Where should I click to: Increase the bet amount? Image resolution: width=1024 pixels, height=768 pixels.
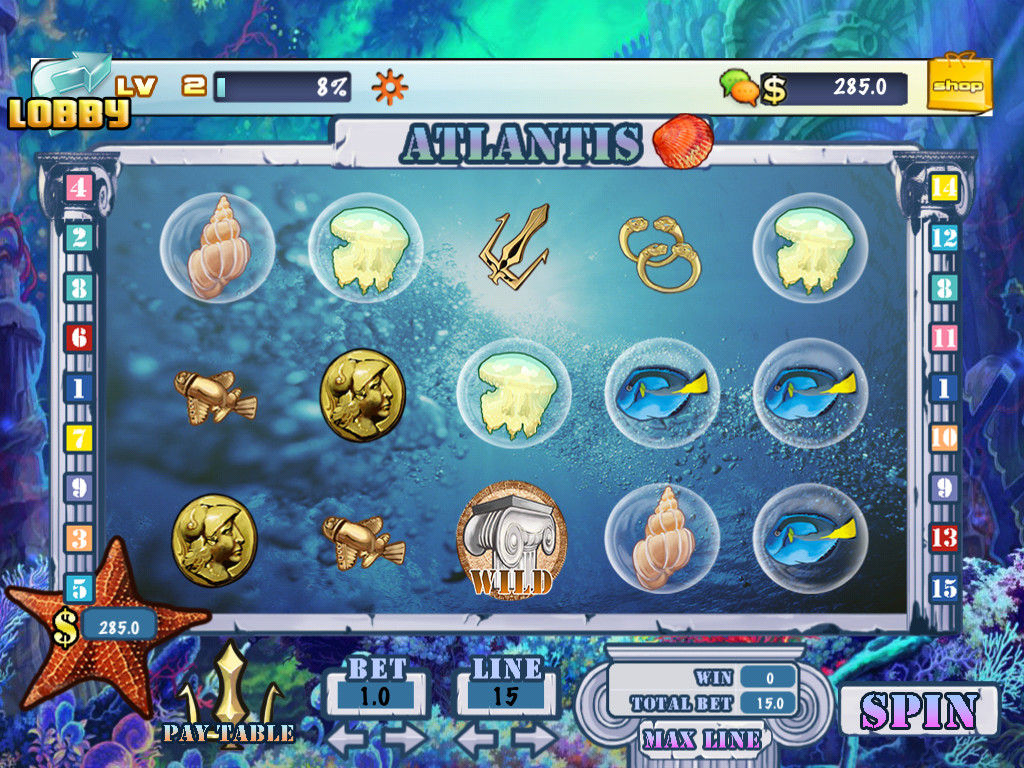click(404, 741)
